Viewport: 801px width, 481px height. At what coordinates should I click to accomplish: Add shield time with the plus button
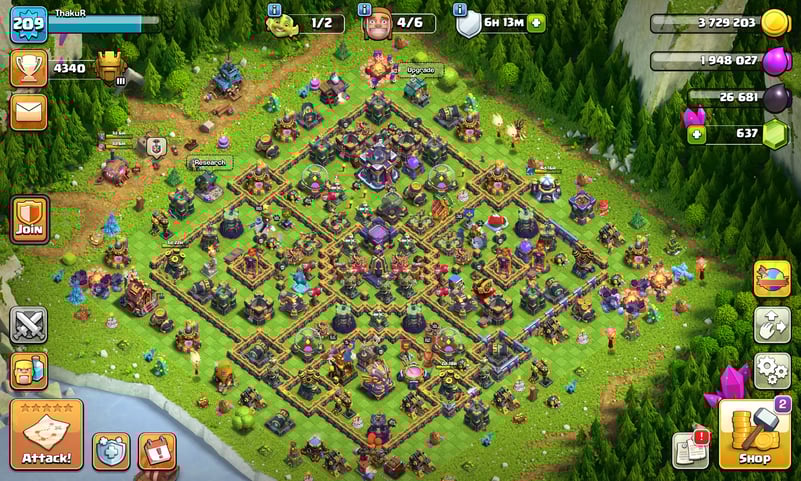coord(536,24)
